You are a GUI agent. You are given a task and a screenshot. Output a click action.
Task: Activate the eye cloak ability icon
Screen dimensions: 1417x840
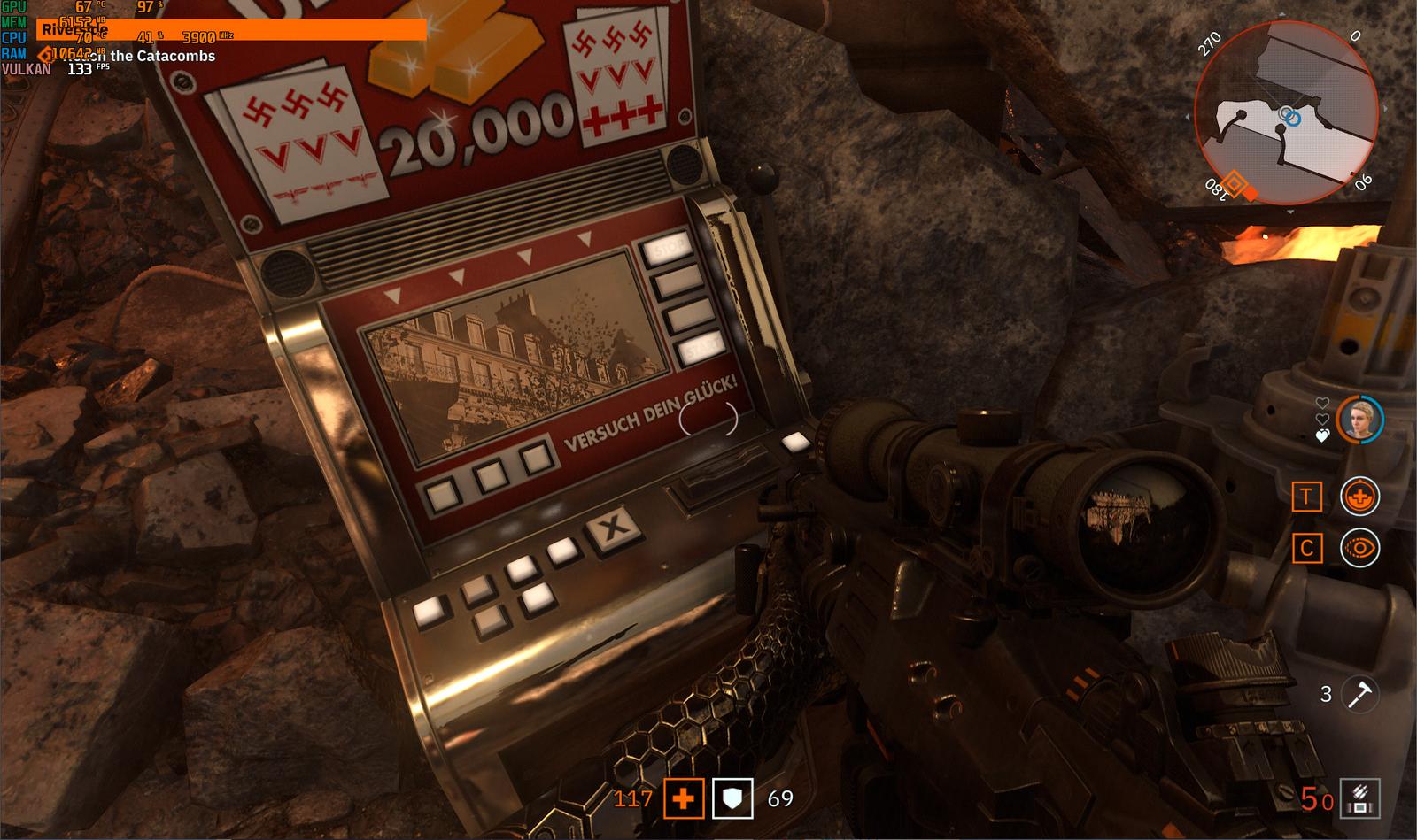1359,549
